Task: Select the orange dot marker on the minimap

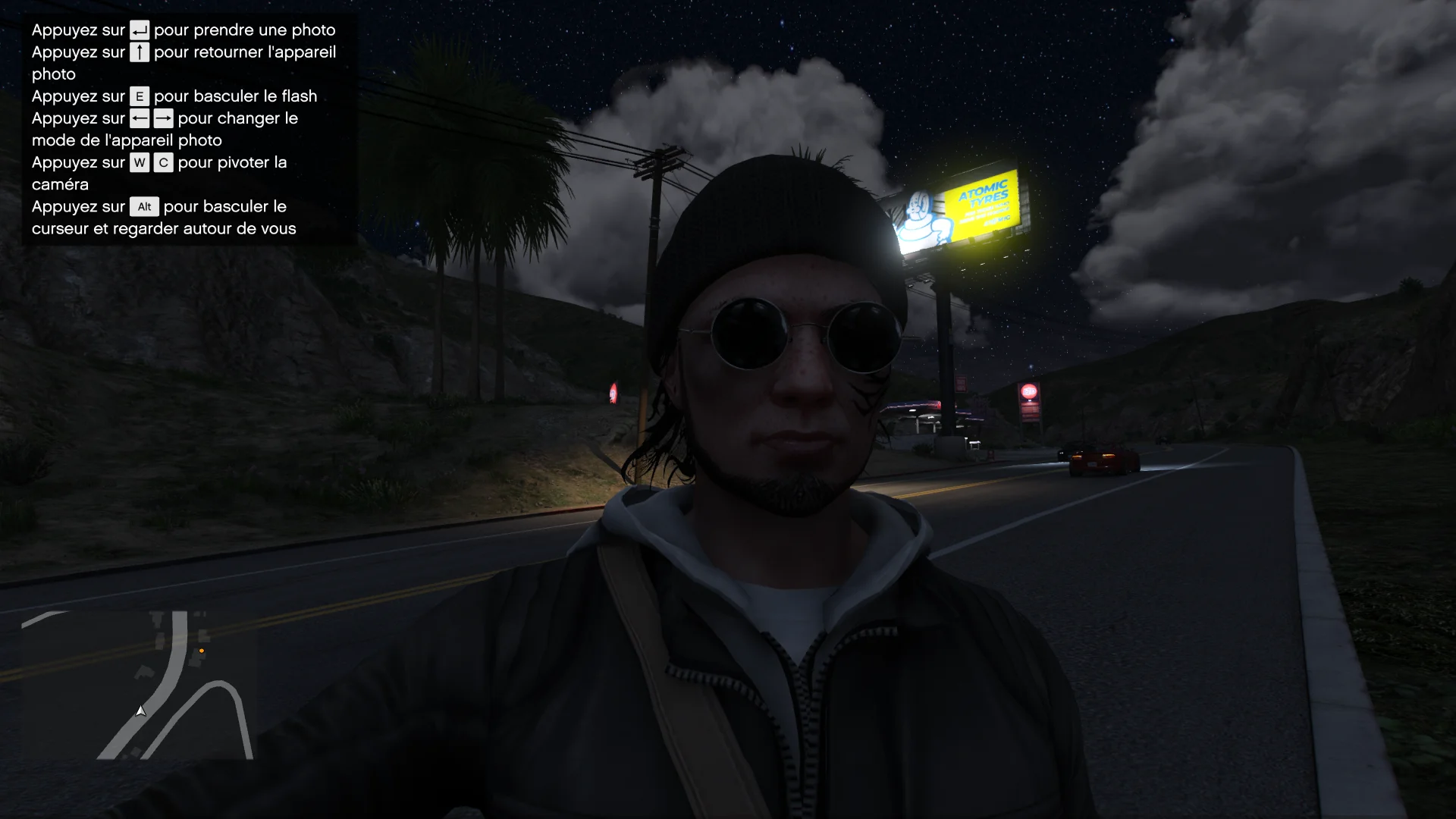Action: click(202, 651)
